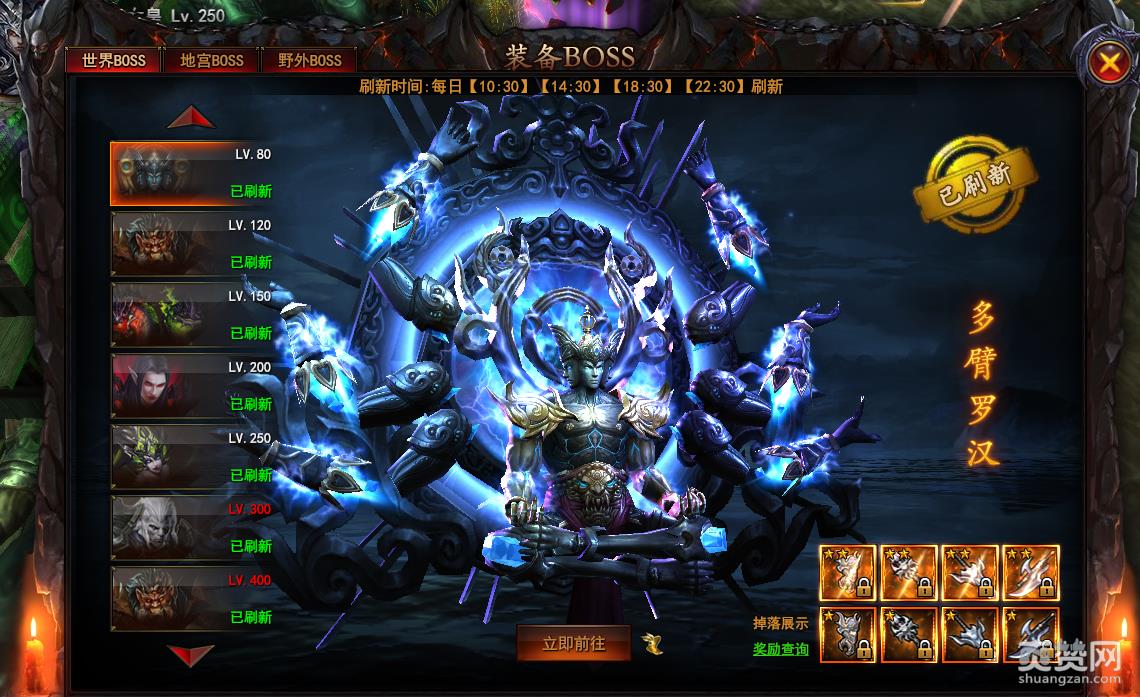Image resolution: width=1140 pixels, height=697 pixels.
Task: Show previous bosses with the up arrow
Action: pyautogui.click(x=191, y=118)
